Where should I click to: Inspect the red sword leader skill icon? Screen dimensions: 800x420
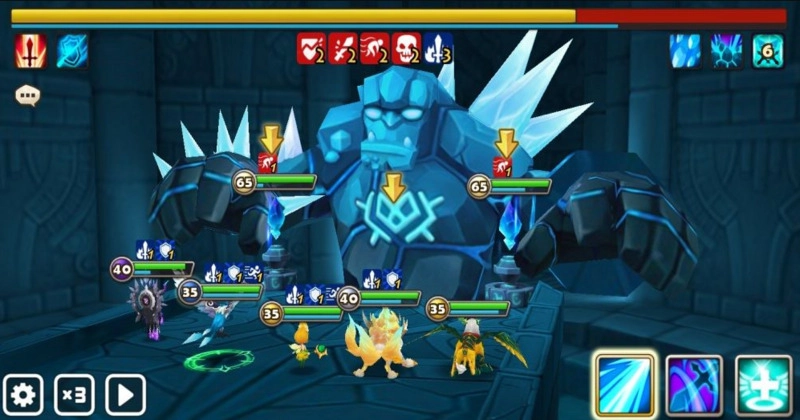pos(30,50)
